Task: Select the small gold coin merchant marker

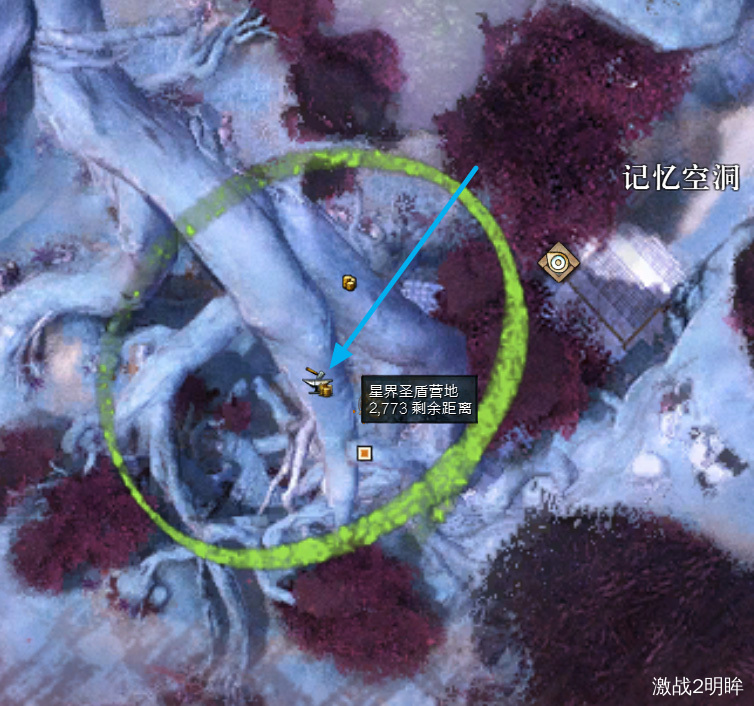Action: (349, 283)
